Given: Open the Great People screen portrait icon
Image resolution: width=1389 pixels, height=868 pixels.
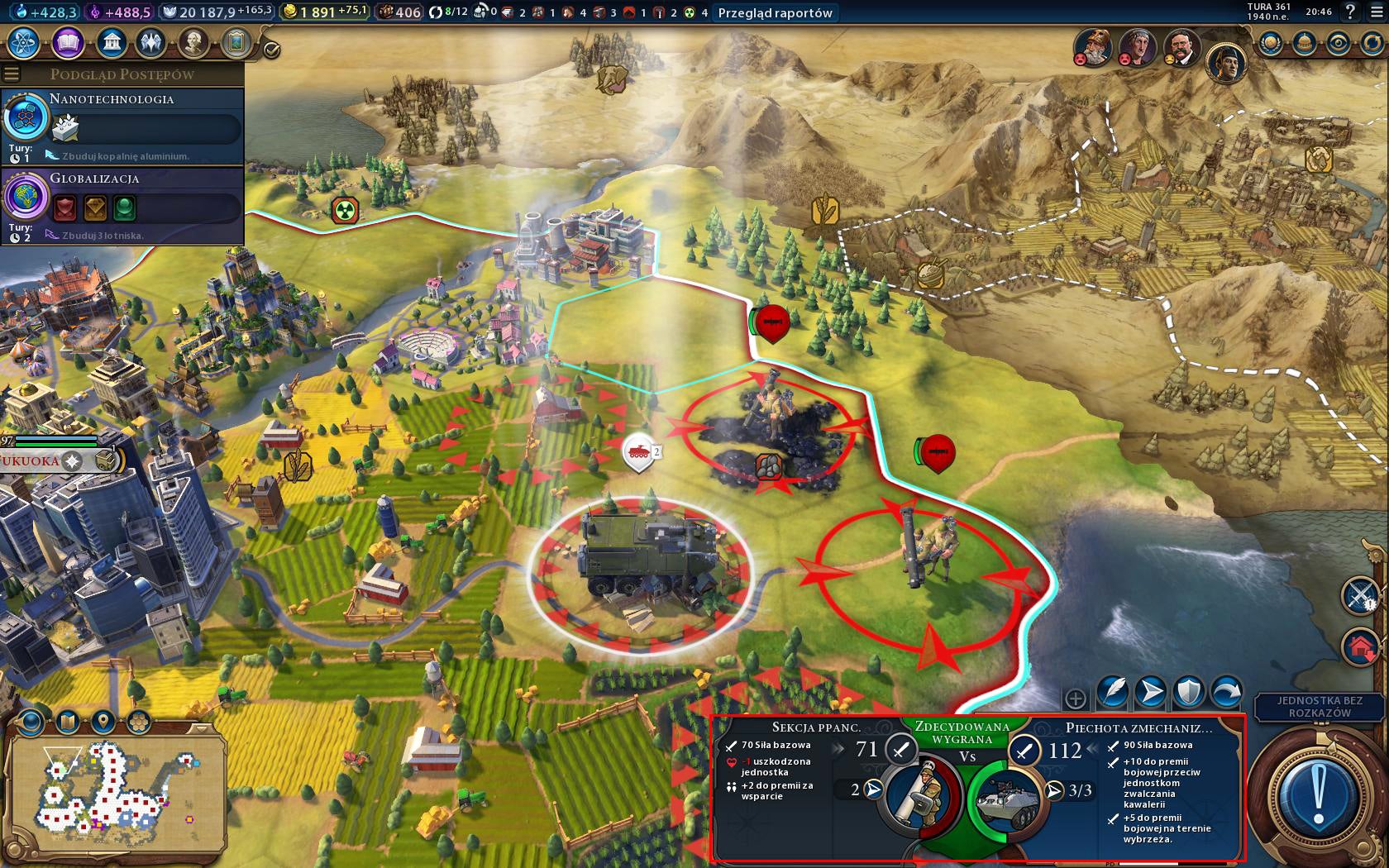Looking at the screenshot, I should tap(194, 42).
